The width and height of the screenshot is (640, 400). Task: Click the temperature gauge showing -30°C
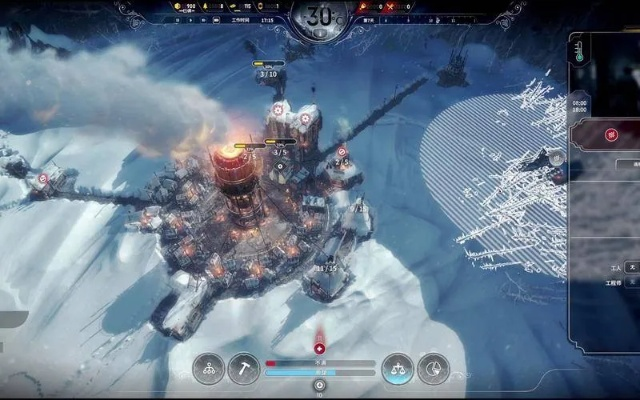(321, 18)
